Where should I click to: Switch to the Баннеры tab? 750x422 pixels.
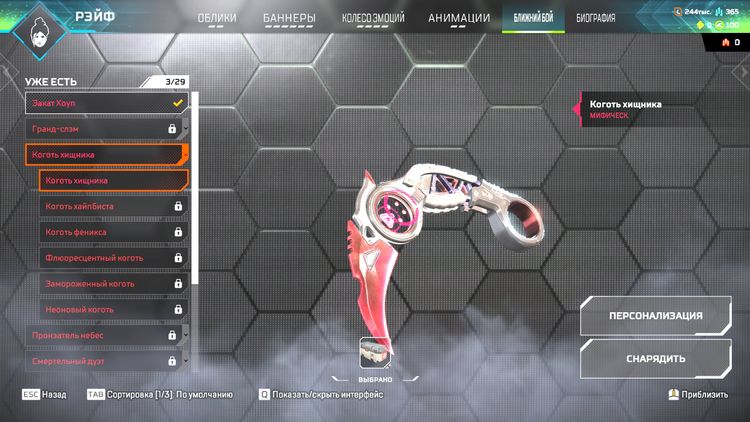pyautogui.click(x=289, y=18)
